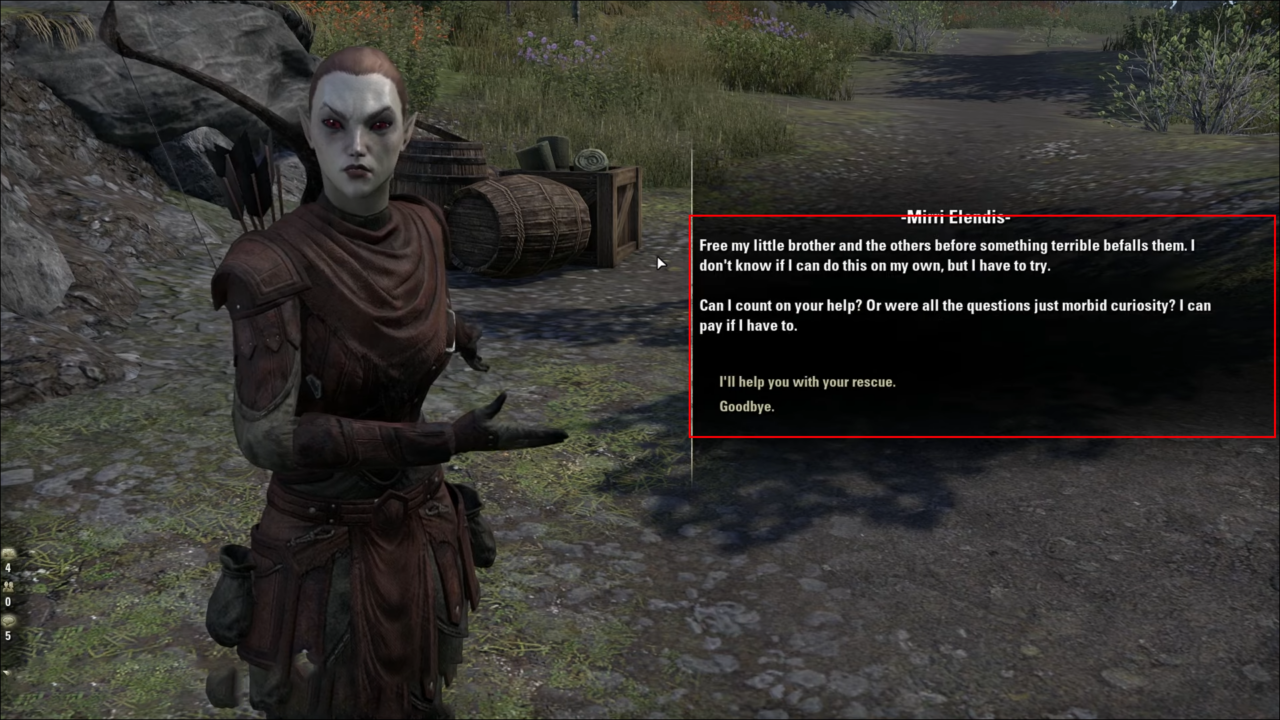Click the number 4 inventory counter
Screen dimensions: 1280x720
(8, 567)
